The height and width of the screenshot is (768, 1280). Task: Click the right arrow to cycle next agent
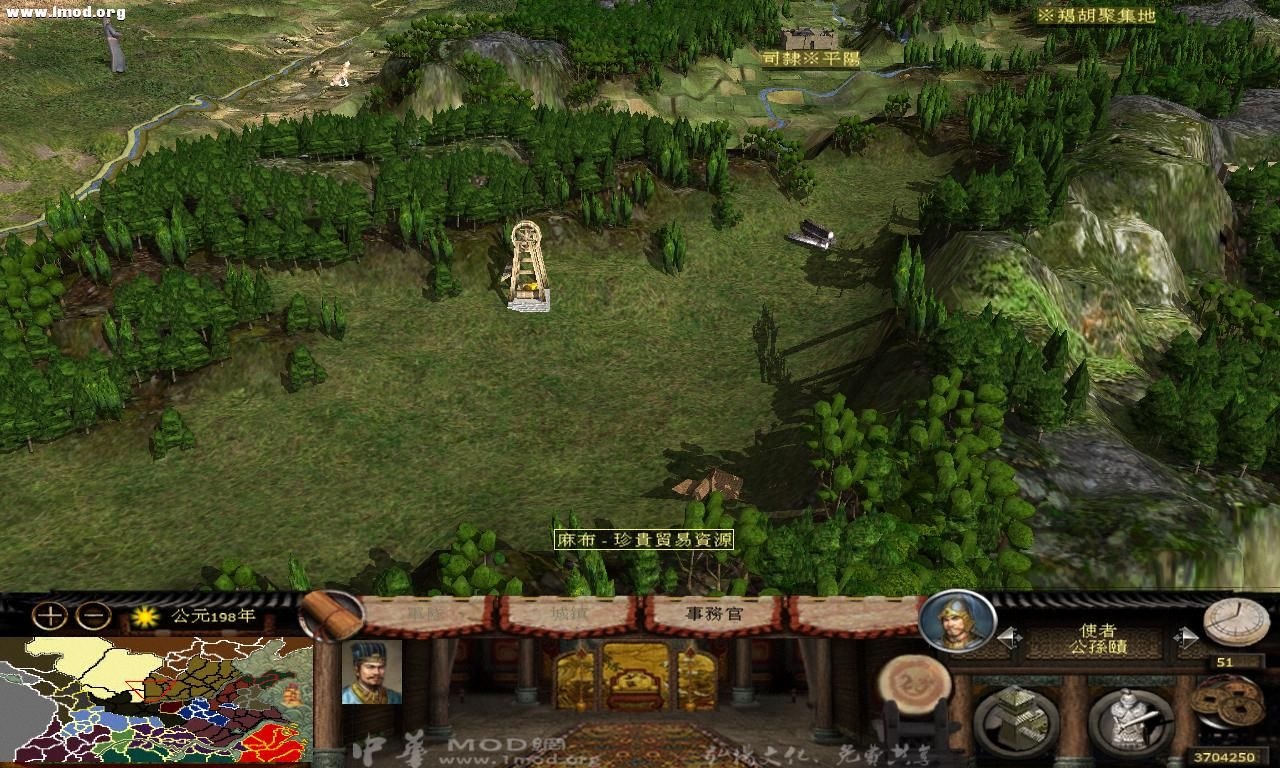coord(1185,634)
